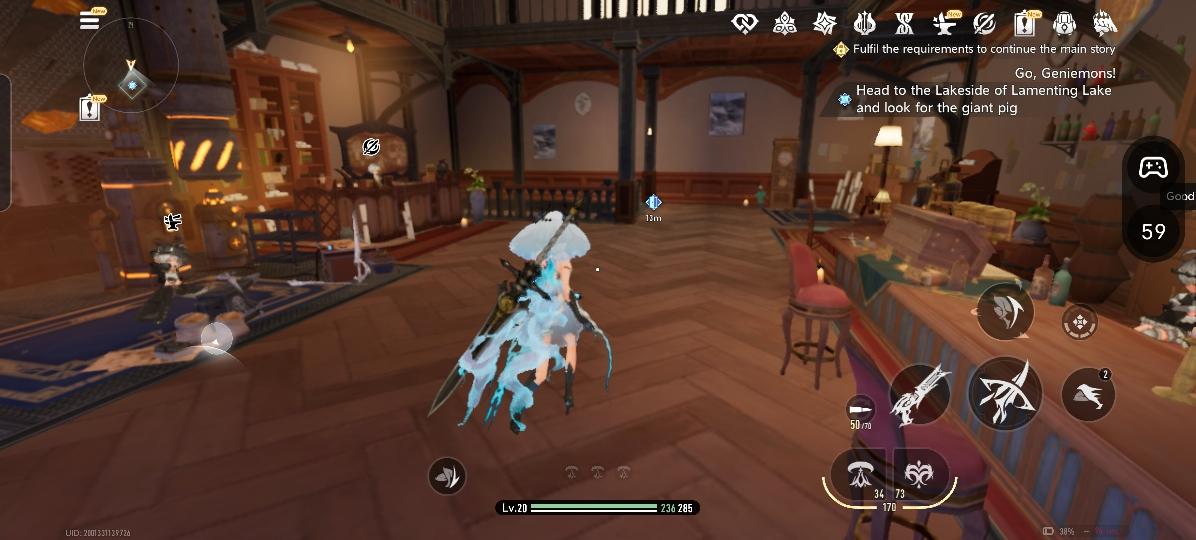Open the top bar exclamation card icon
Screen dimensions: 1196x540
tap(1024, 23)
